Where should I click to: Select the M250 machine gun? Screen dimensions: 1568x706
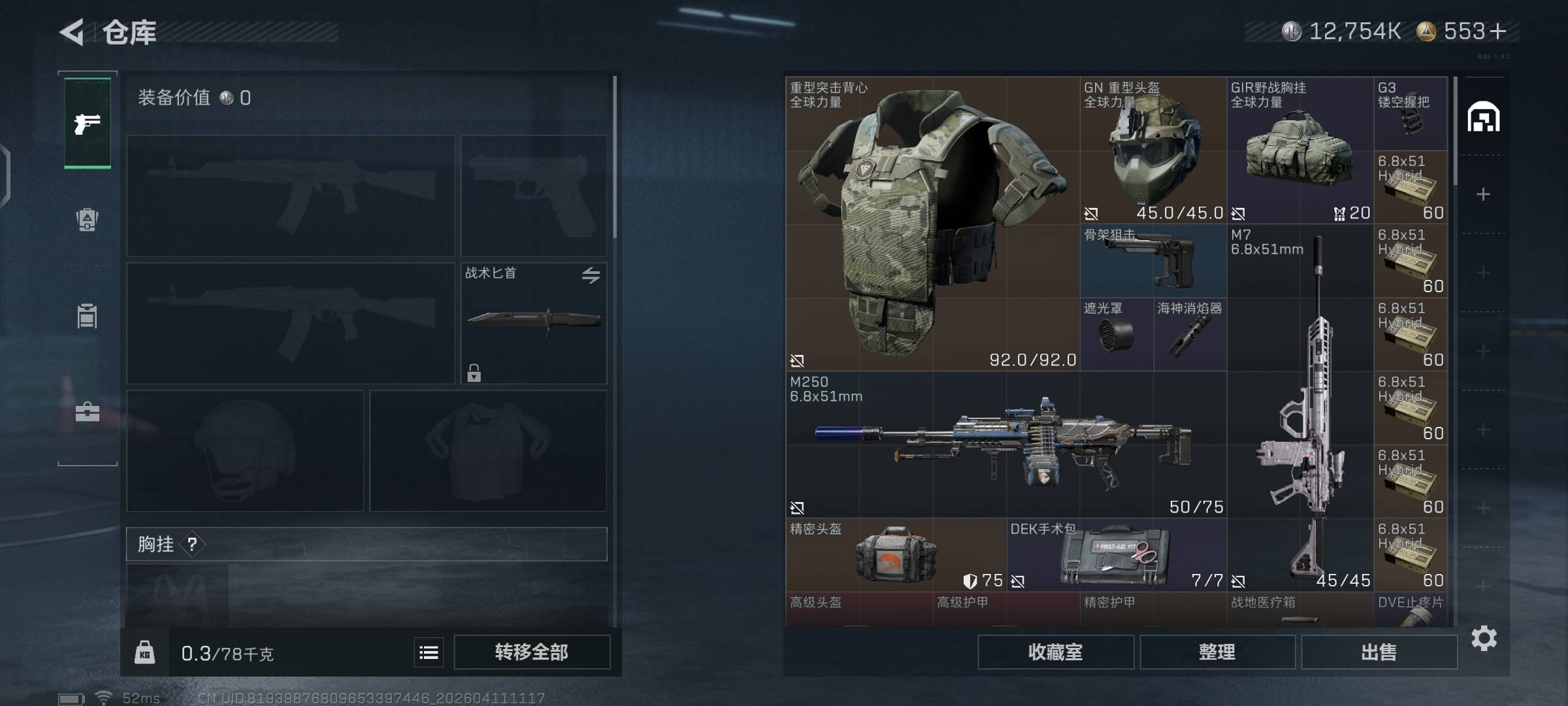tap(1005, 445)
